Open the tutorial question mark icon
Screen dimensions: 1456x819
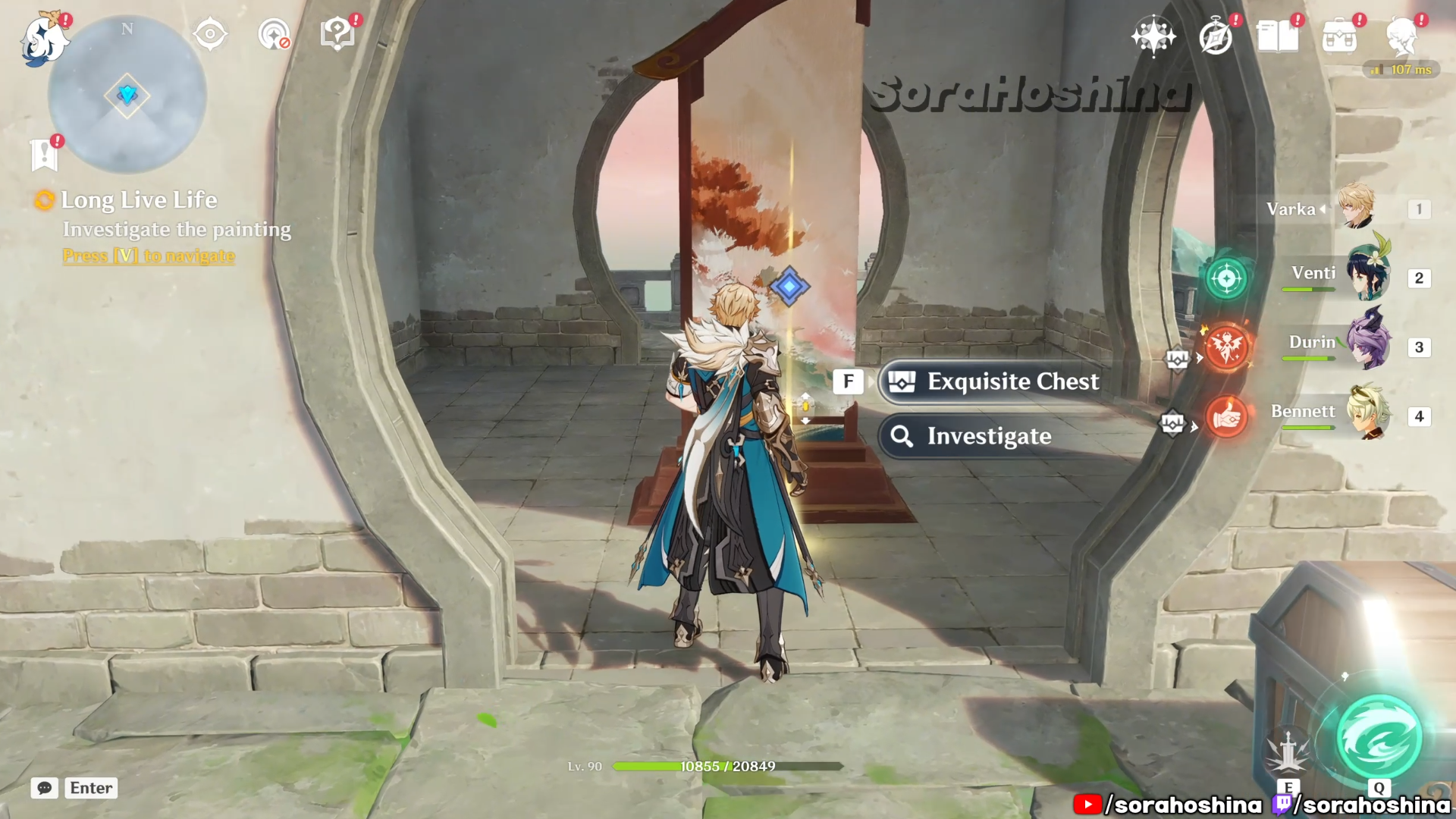point(337,34)
